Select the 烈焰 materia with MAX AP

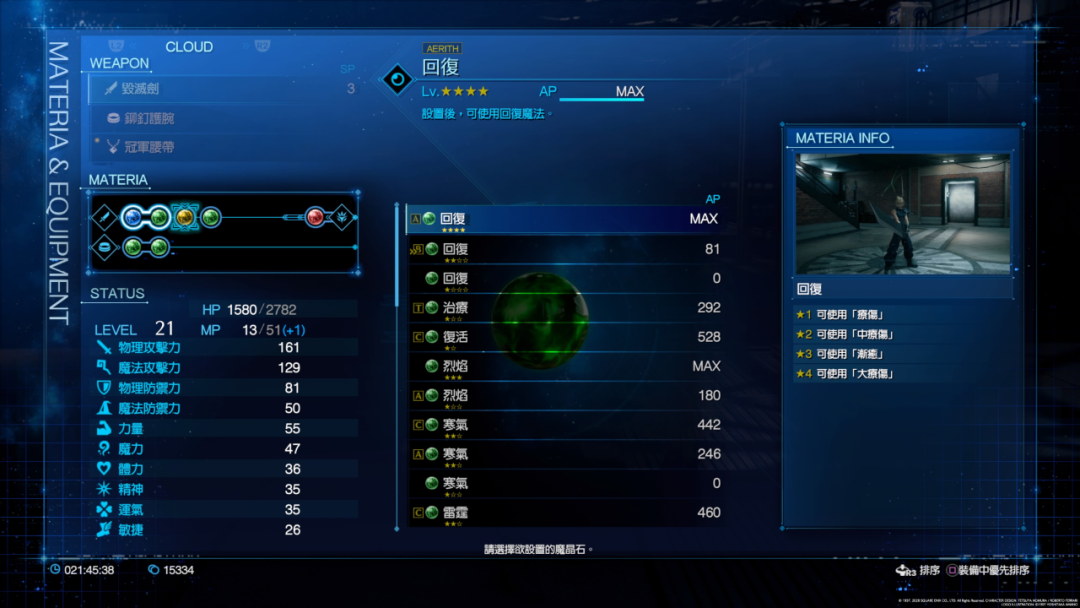[564, 366]
